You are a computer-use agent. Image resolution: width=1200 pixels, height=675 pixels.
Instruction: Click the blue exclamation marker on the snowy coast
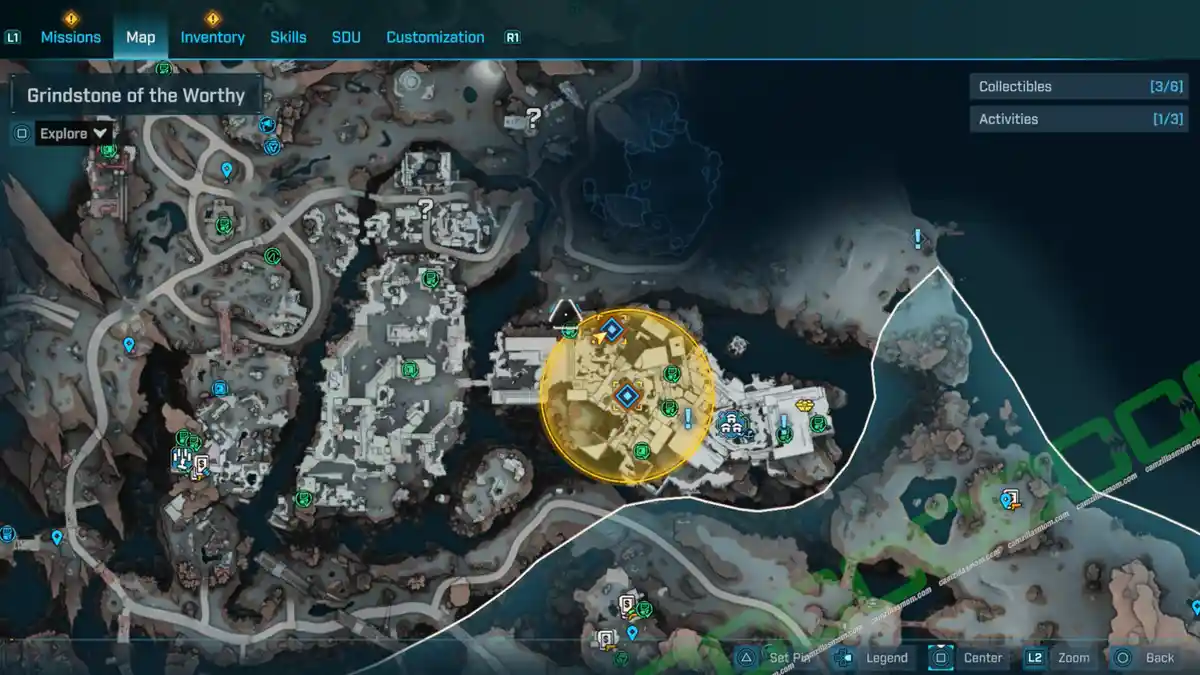point(917,238)
